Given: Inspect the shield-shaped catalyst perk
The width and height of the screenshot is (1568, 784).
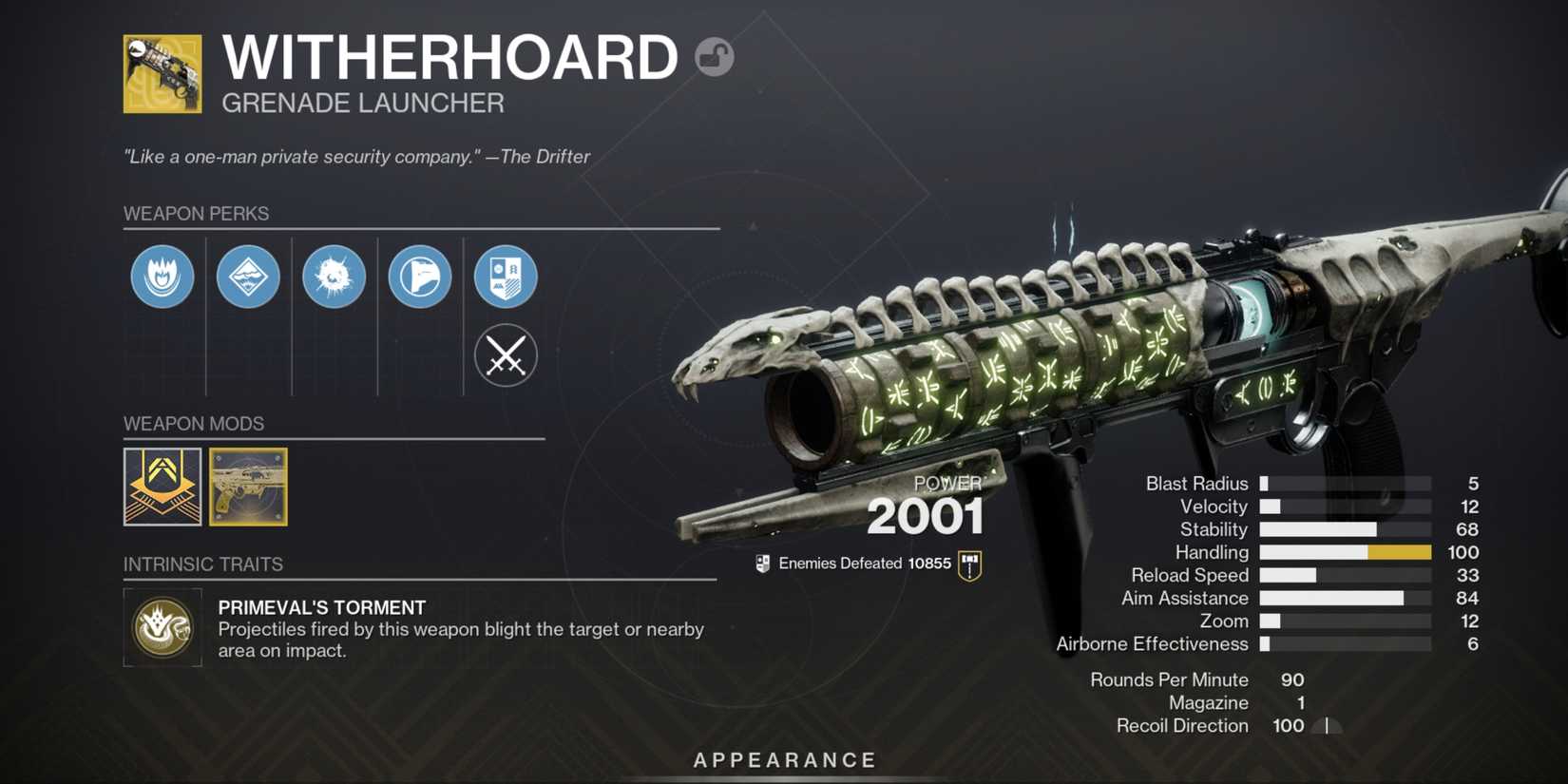Looking at the screenshot, I should coord(506,277).
